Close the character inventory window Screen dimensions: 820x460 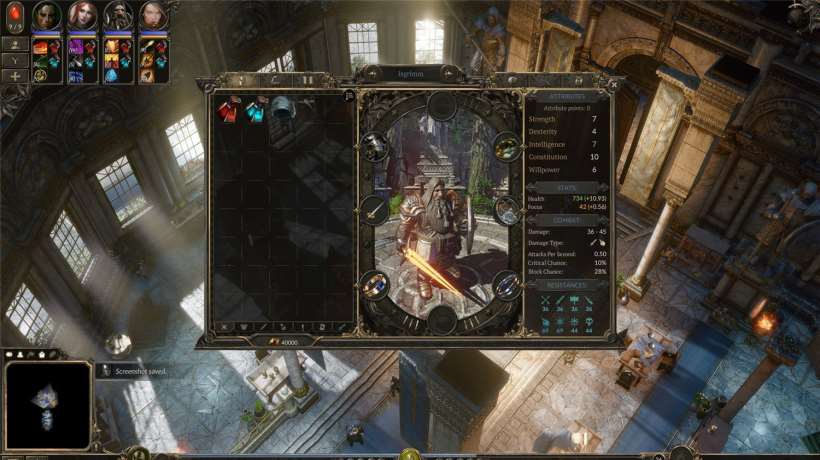point(613,84)
